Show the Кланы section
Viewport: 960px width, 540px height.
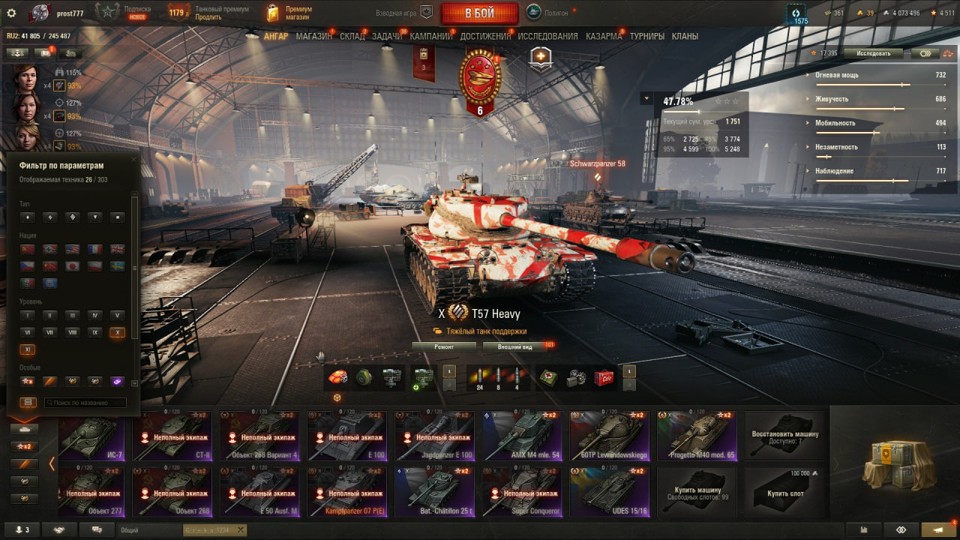(685, 36)
